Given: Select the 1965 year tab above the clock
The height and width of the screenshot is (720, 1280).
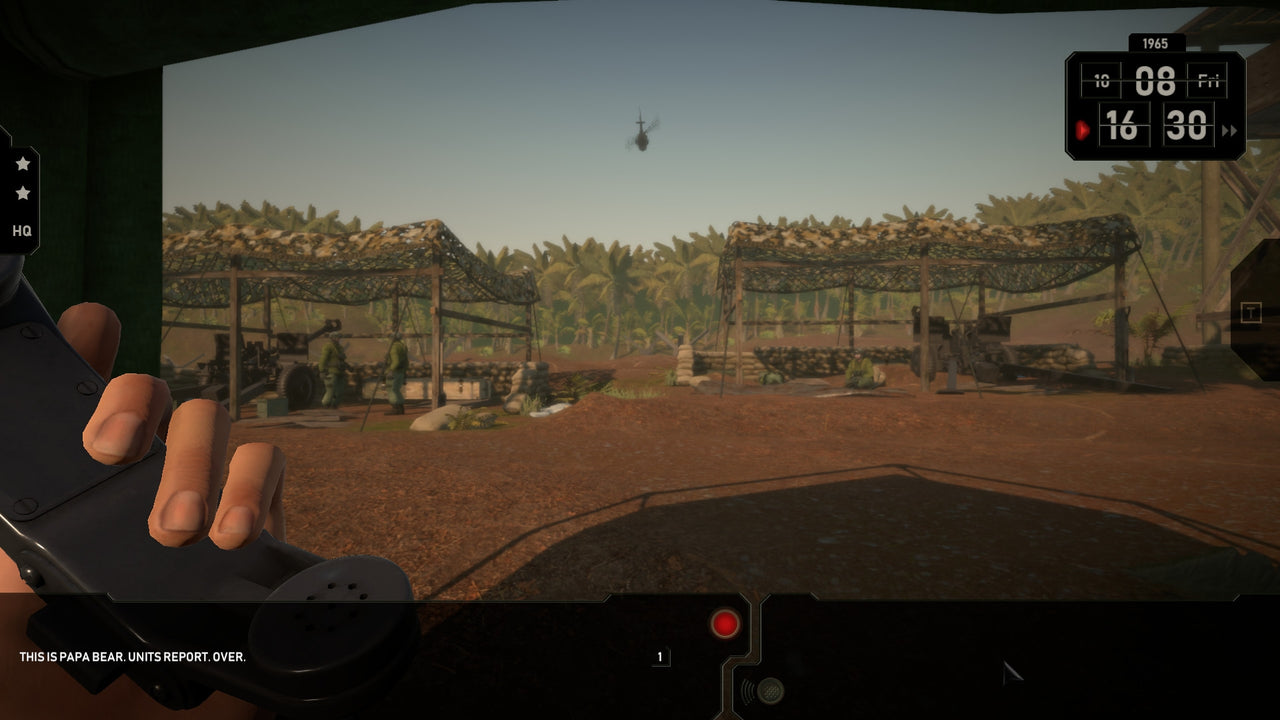Looking at the screenshot, I should (x=1156, y=44).
